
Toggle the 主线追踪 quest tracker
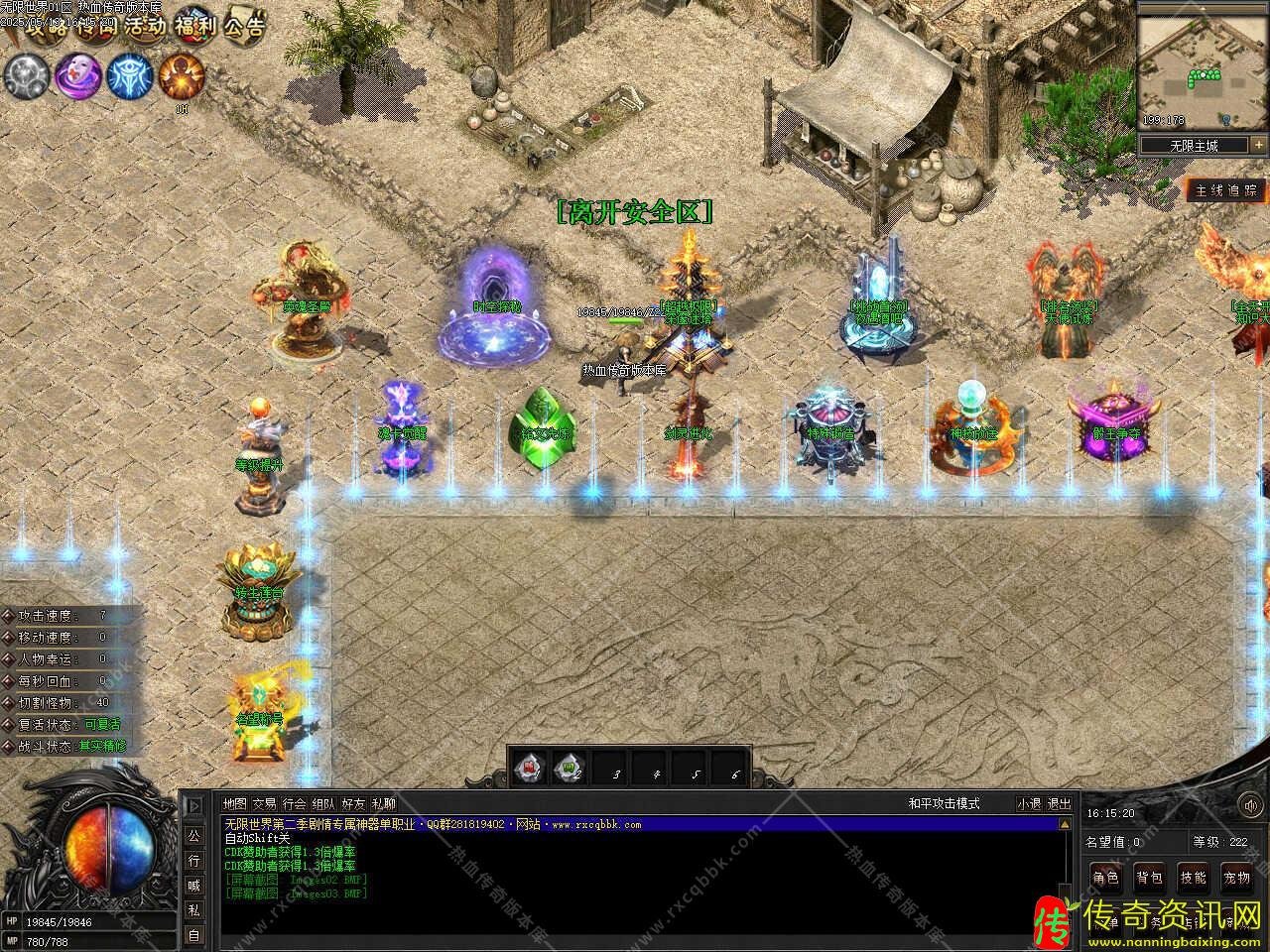pyautogui.click(x=1225, y=190)
